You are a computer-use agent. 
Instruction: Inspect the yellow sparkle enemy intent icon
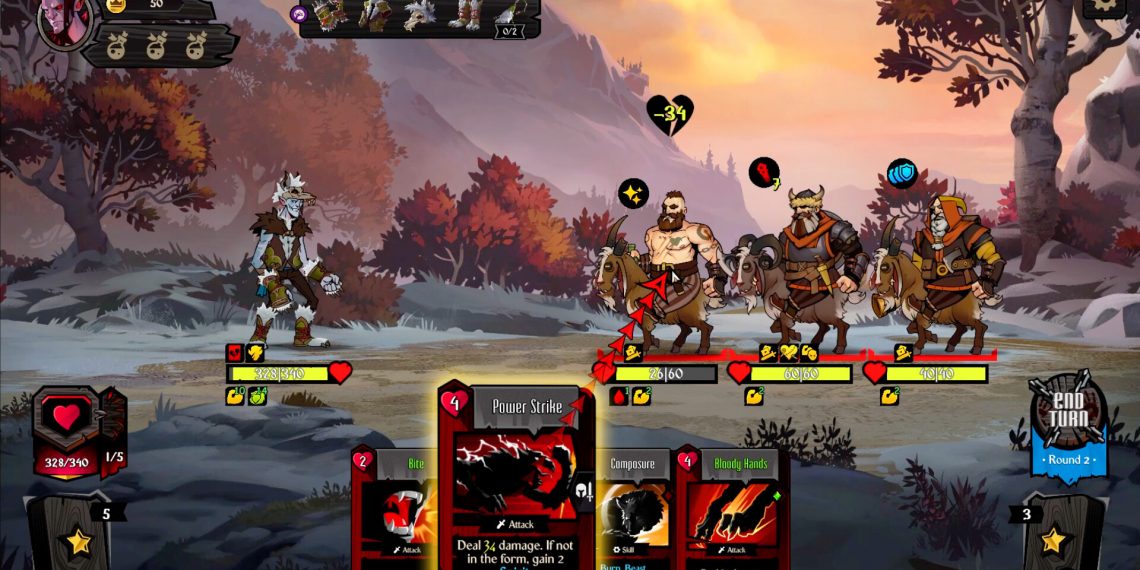tap(633, 193)
